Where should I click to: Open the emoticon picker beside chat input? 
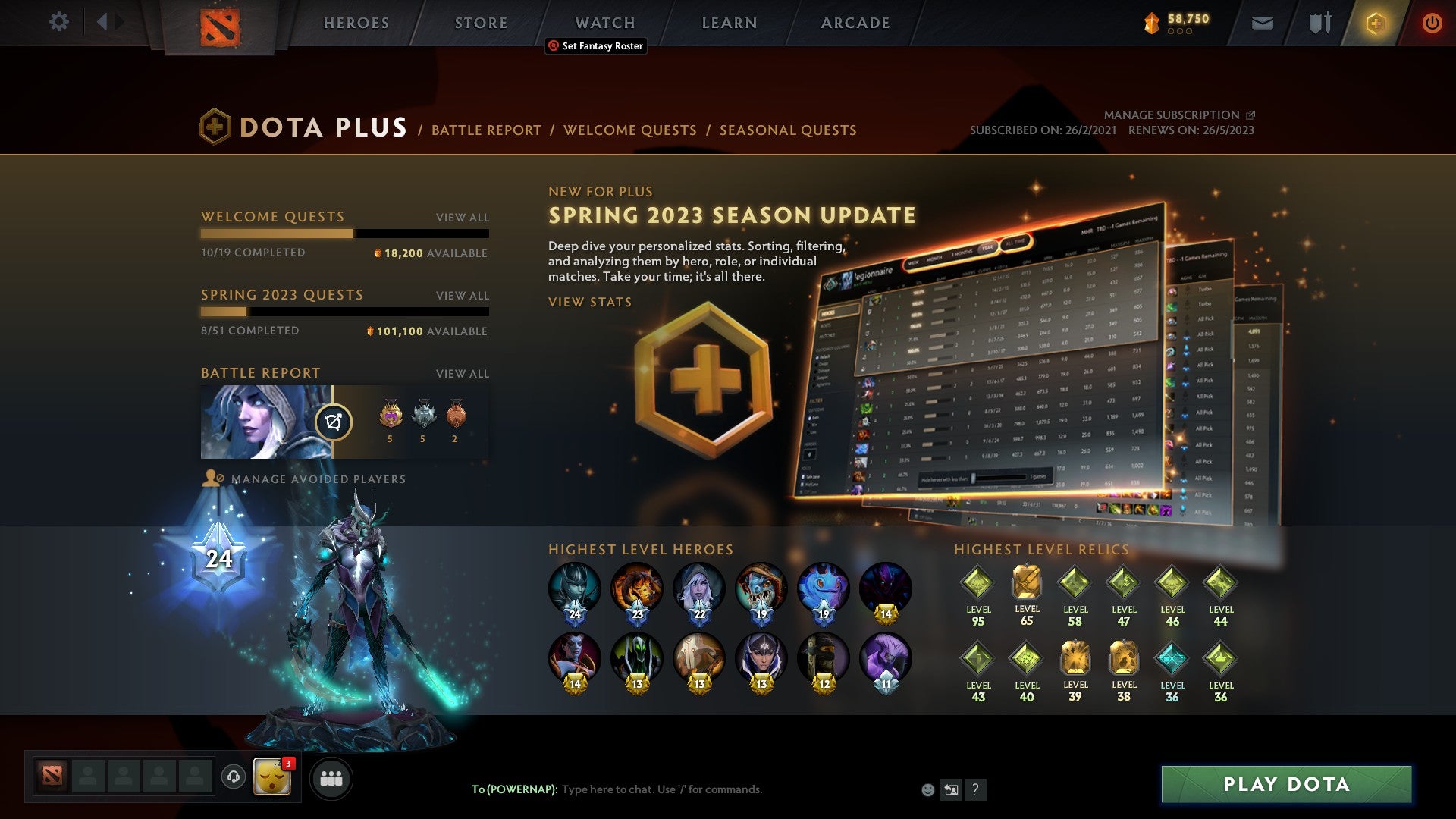[x=928, y=790]
